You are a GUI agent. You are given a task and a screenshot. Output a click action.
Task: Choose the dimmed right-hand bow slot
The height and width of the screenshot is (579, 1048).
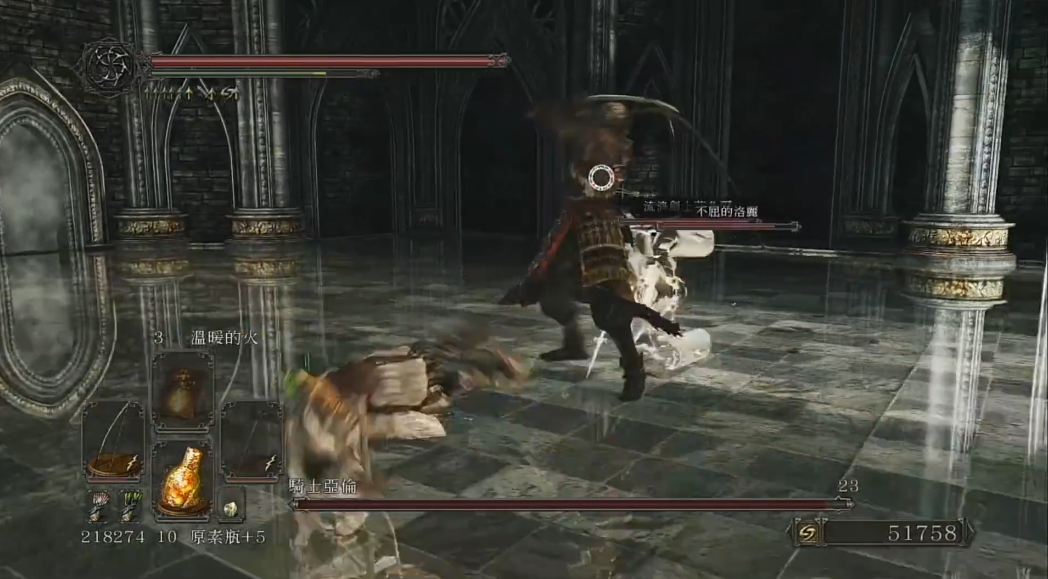[x=251, y=441]
